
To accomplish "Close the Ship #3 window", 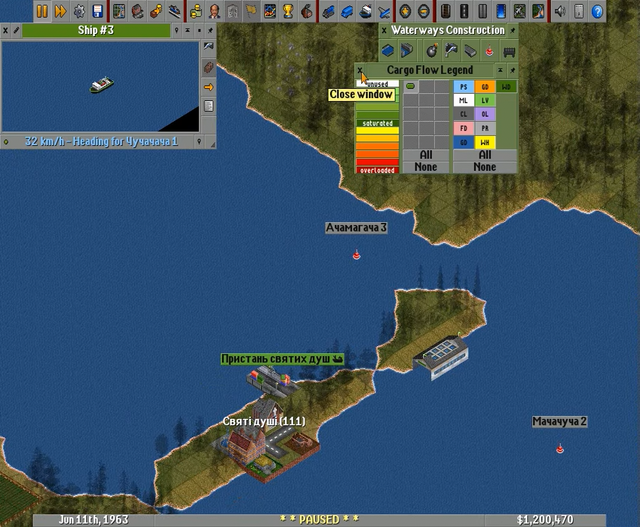I will point(7,30).
